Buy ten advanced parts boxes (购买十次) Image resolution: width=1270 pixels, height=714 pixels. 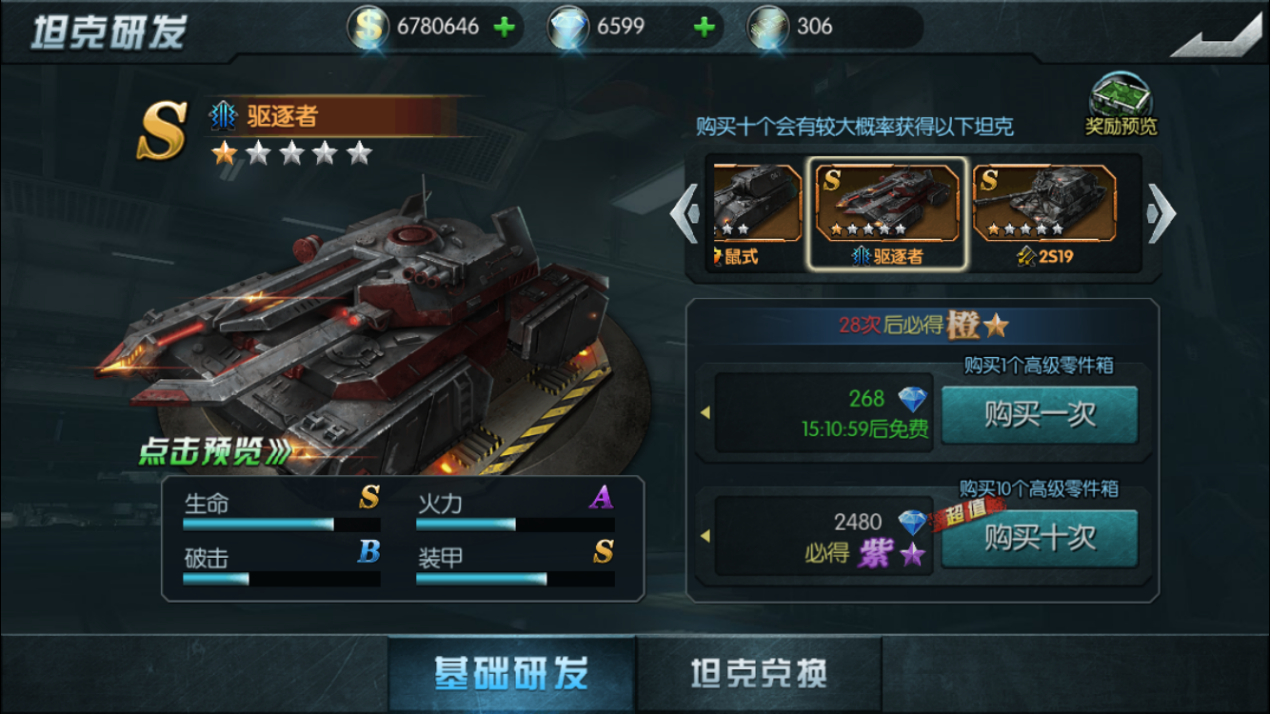pos(1039,538)
